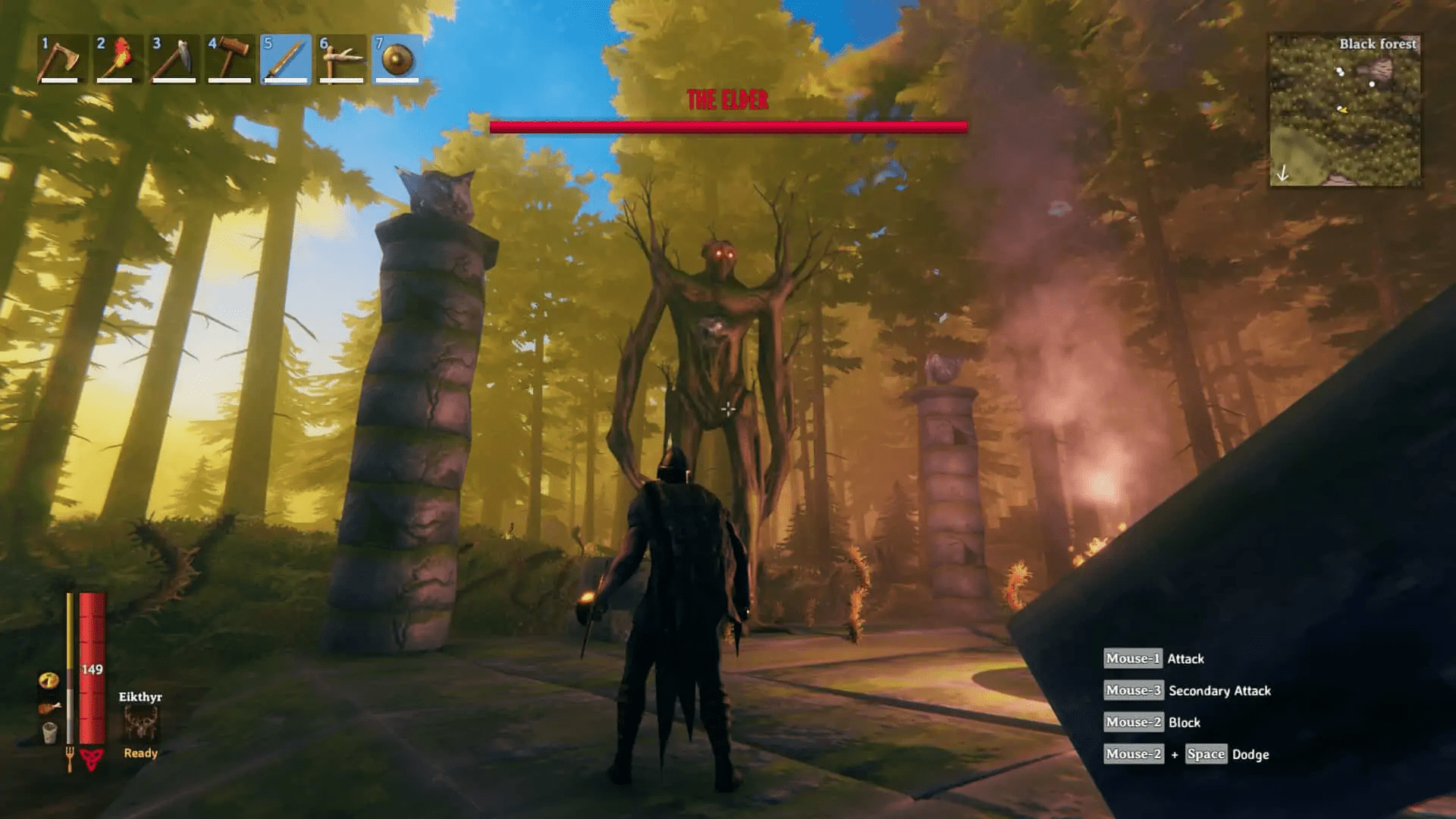
Task: Click The Elder's red health bar
Action: [x=728, y=127]
